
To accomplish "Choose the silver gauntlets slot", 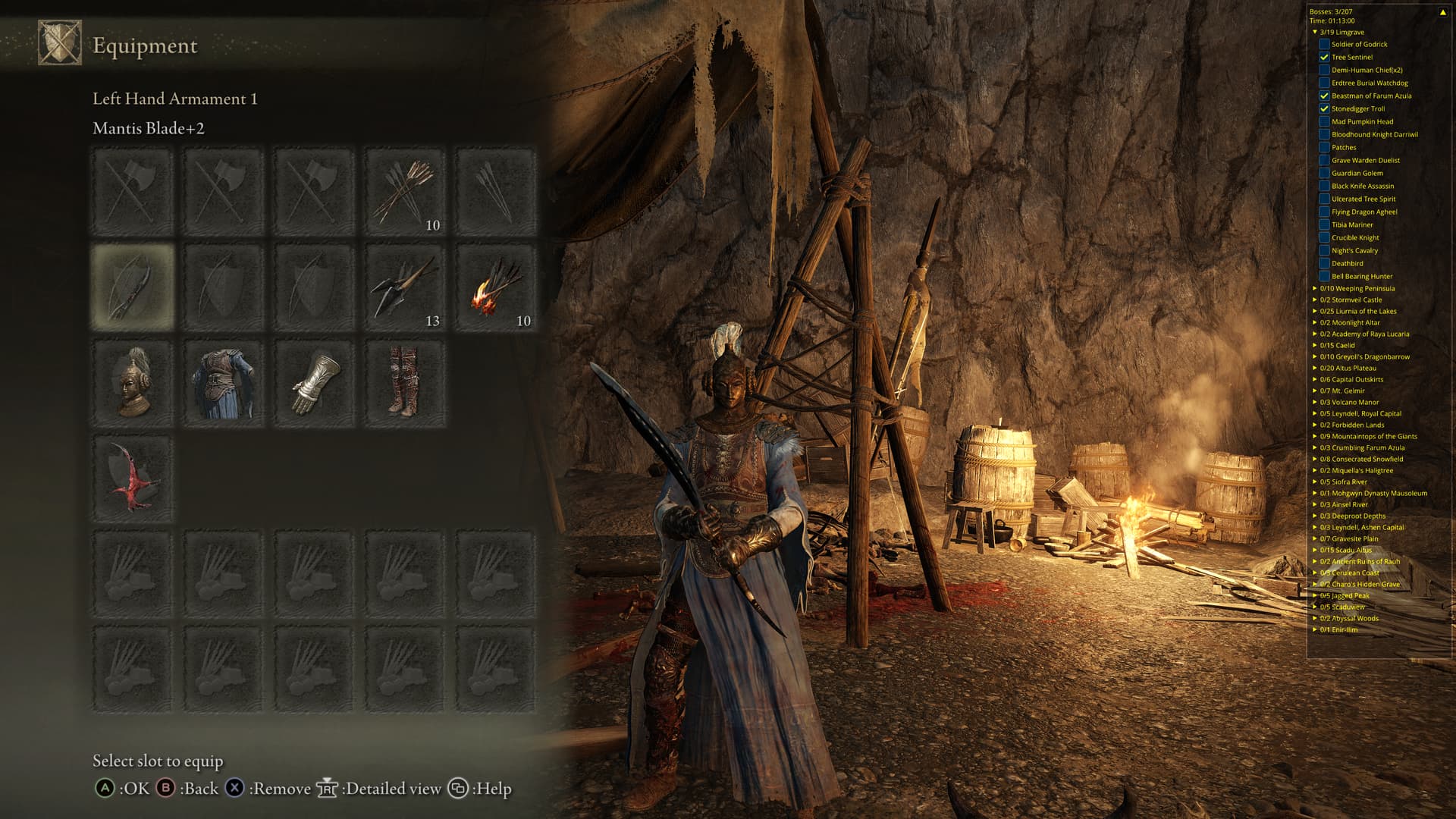I will click(x=315, y=383).
